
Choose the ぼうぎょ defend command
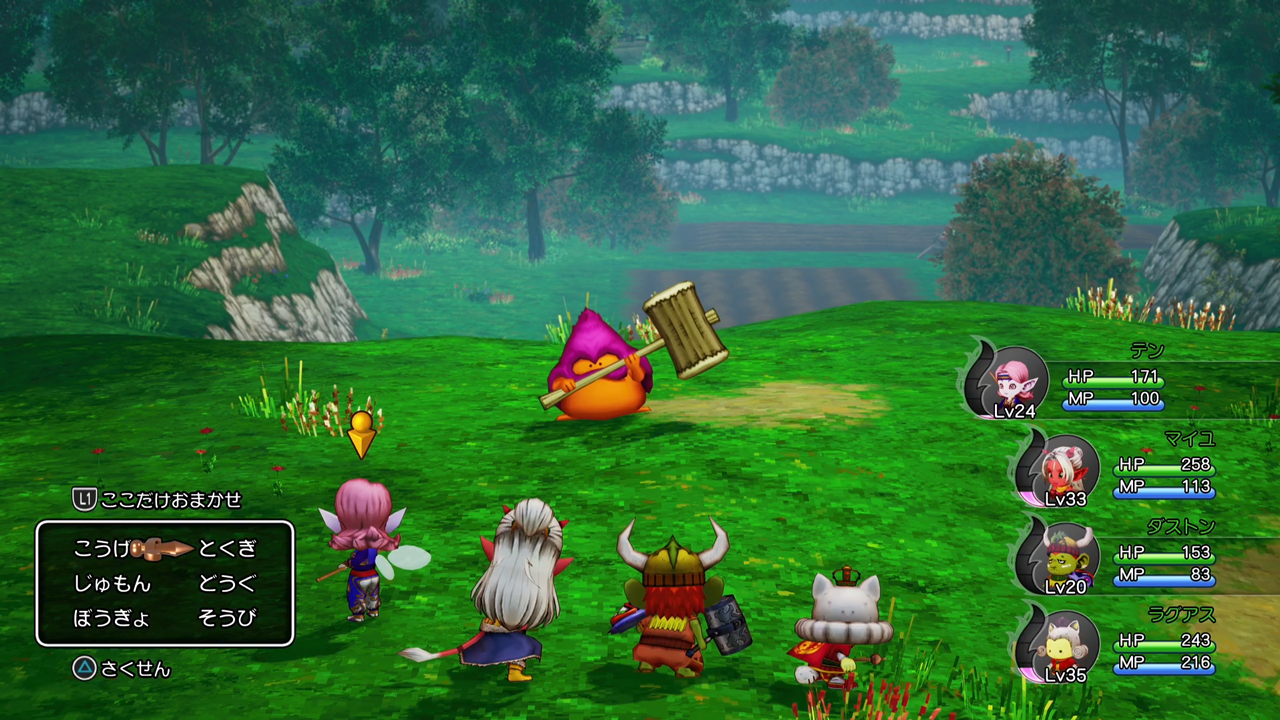point(112,619)
